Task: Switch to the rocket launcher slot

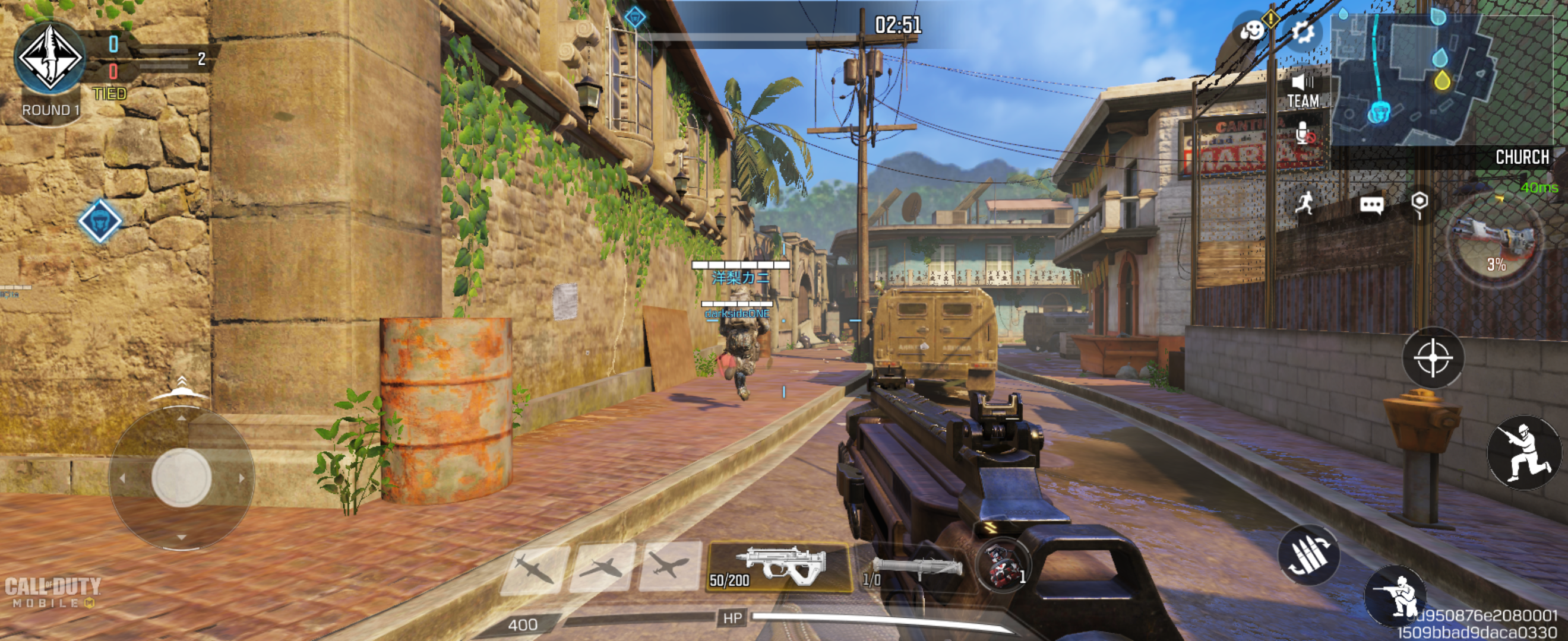Action: tap(913, 569)
